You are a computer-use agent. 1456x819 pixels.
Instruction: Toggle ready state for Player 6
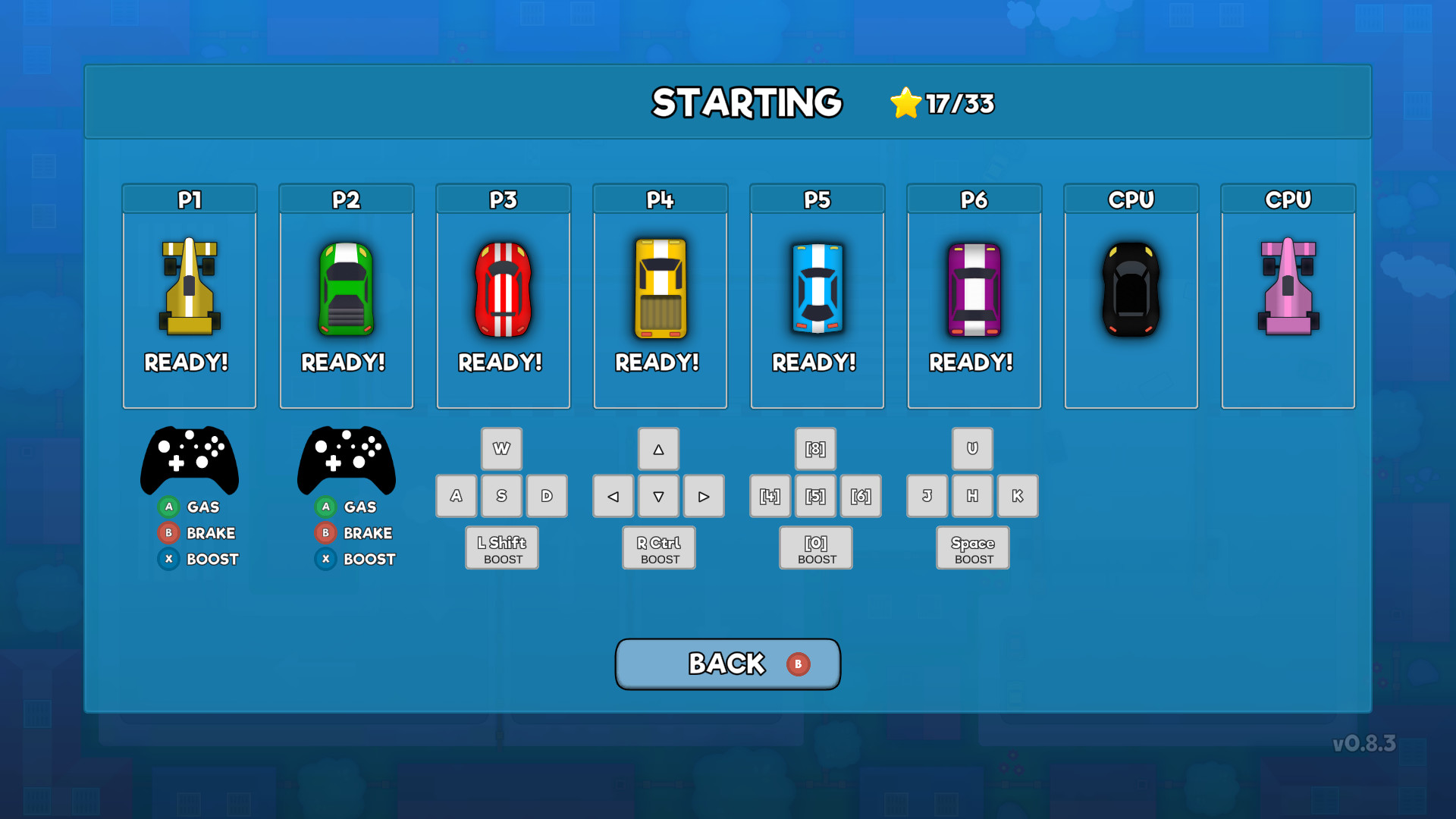tap(973, 362)
